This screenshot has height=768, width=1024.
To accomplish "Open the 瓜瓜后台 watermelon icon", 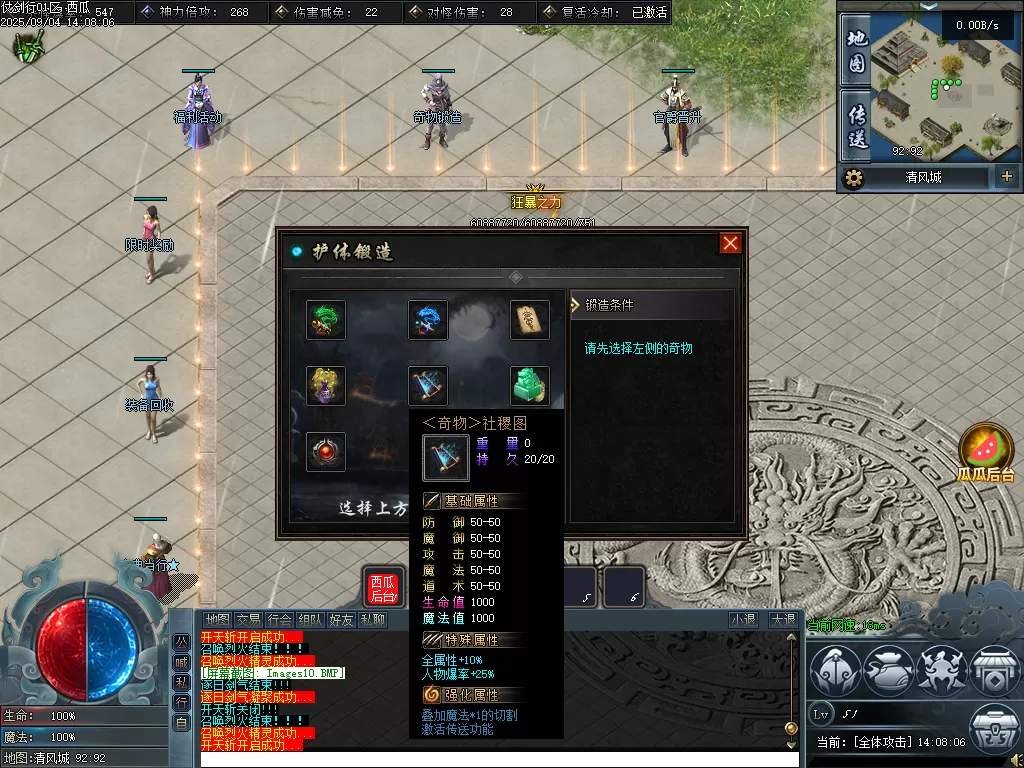I will [x=986, y=451].
